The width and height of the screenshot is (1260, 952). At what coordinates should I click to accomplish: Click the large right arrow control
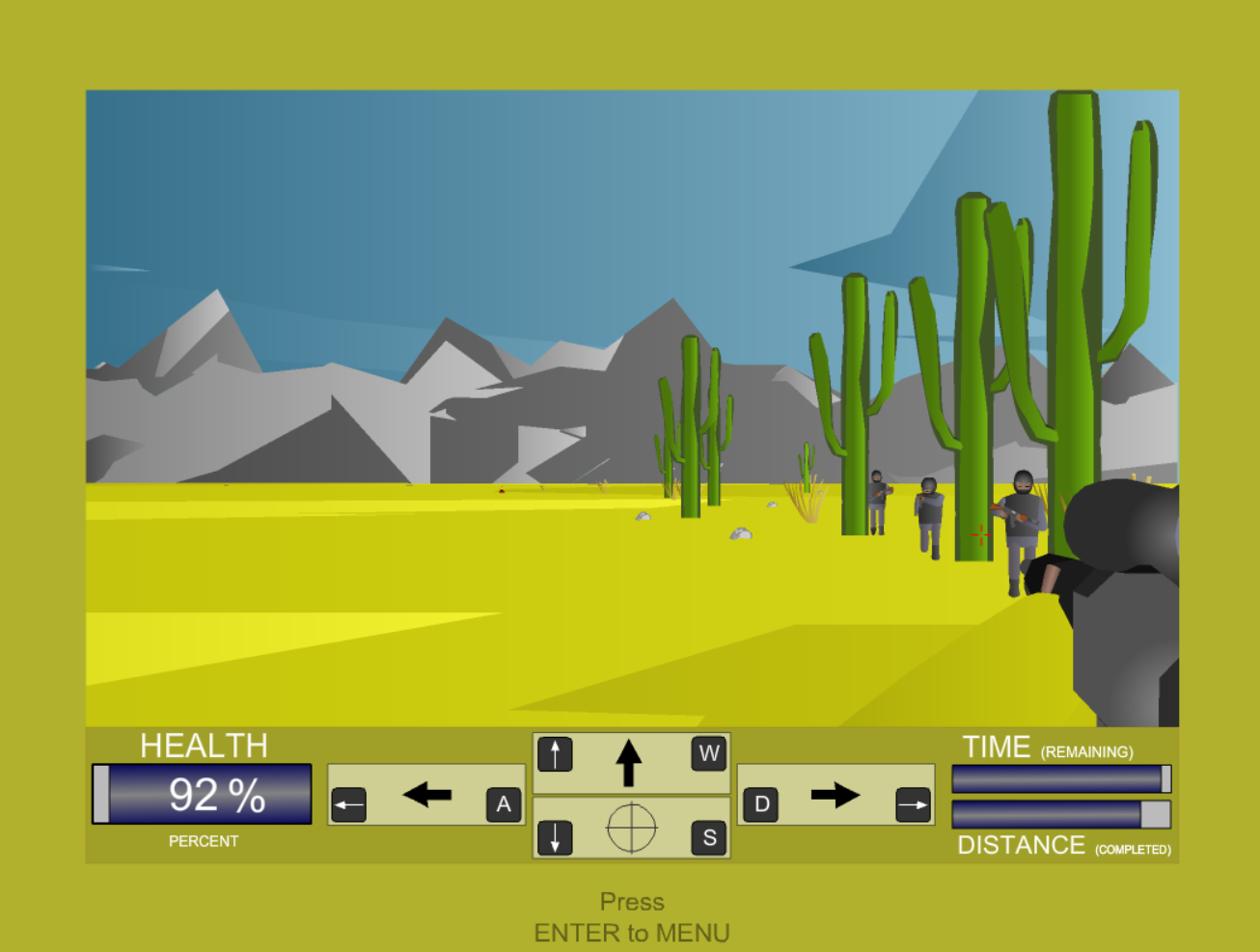[x=835, y=795]
